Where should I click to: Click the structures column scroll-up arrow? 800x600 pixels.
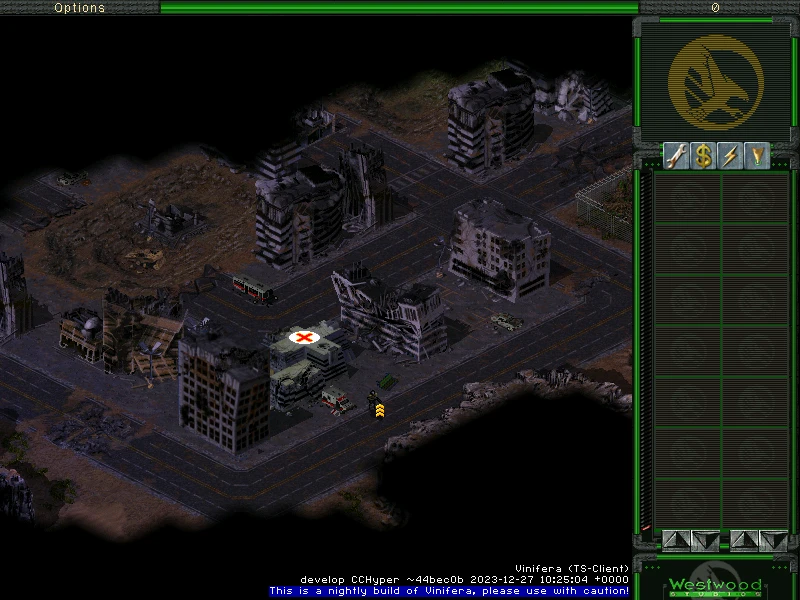[676, 540]
